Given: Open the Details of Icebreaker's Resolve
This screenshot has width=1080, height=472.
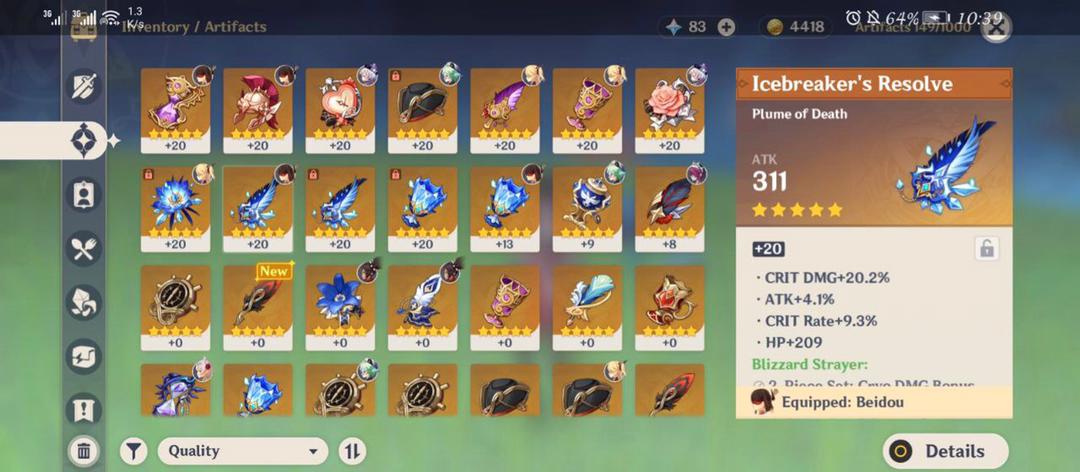Looking at the screenshot, I should [x=945, y=451].
